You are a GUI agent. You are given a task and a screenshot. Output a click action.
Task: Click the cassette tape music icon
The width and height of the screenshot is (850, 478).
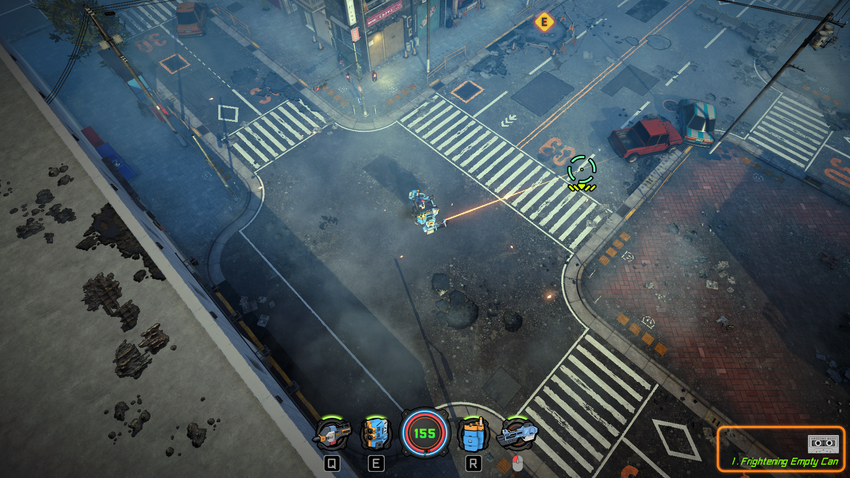coord(822,443)
